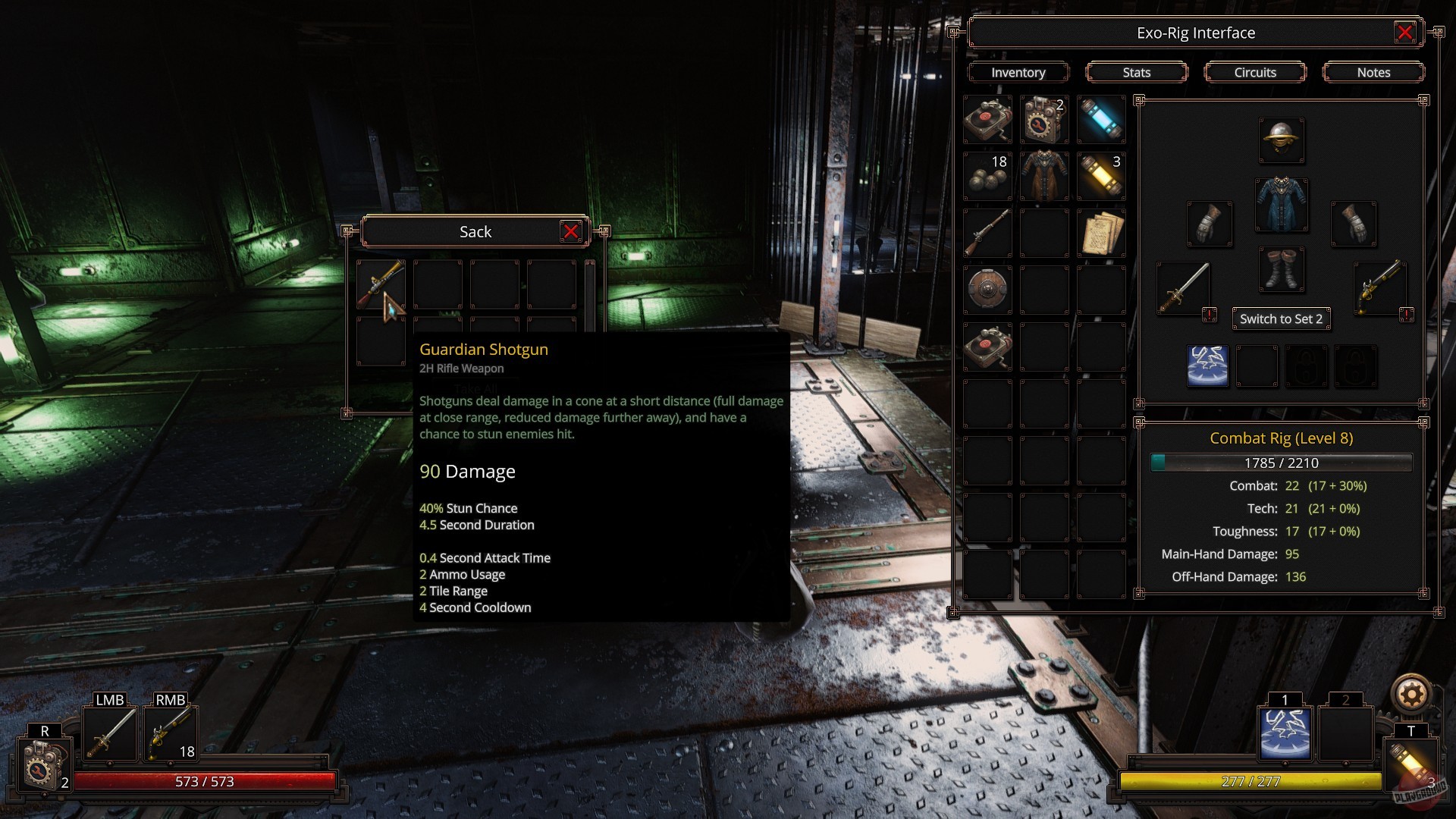
Task: Select the equipped chest armor
Action: point(1281,206)
